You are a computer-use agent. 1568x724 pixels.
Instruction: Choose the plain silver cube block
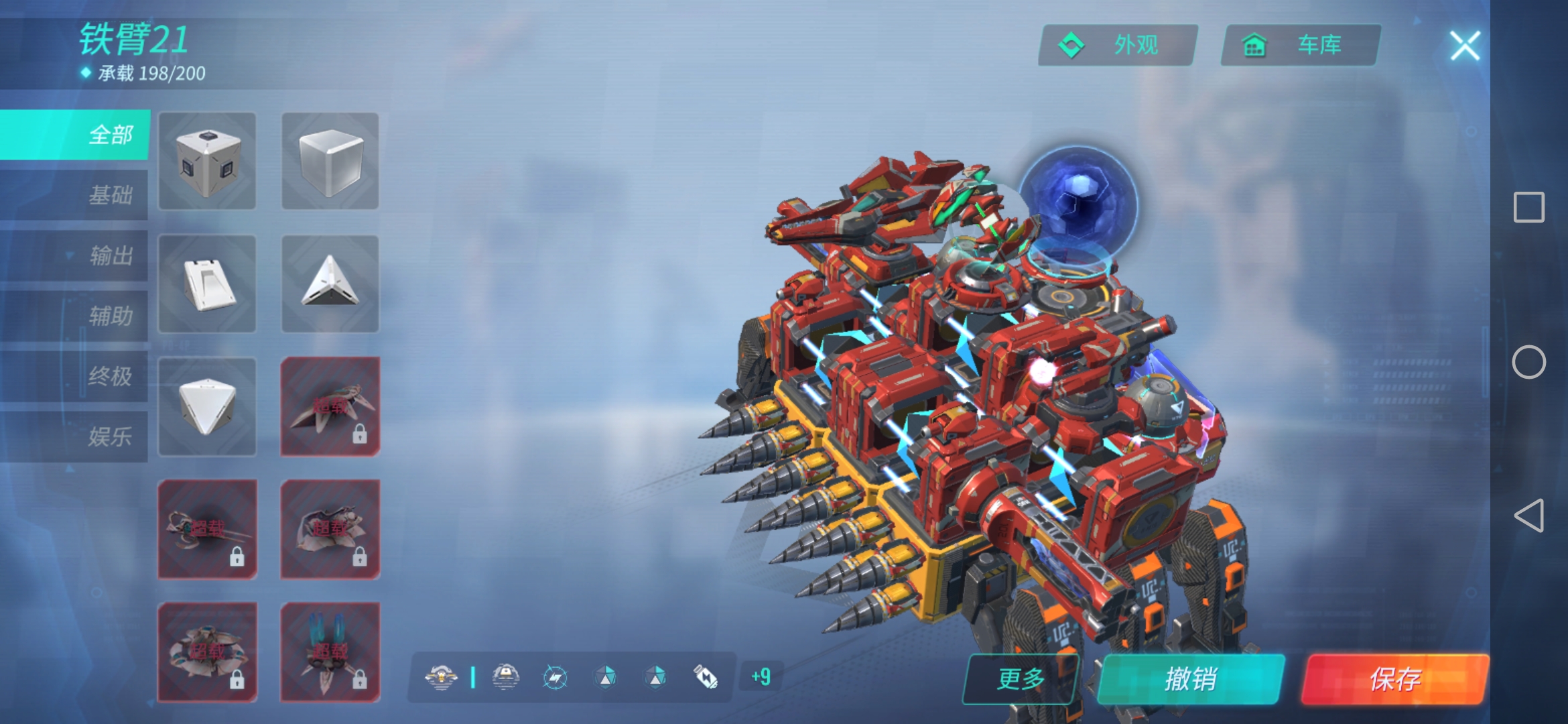330,161
